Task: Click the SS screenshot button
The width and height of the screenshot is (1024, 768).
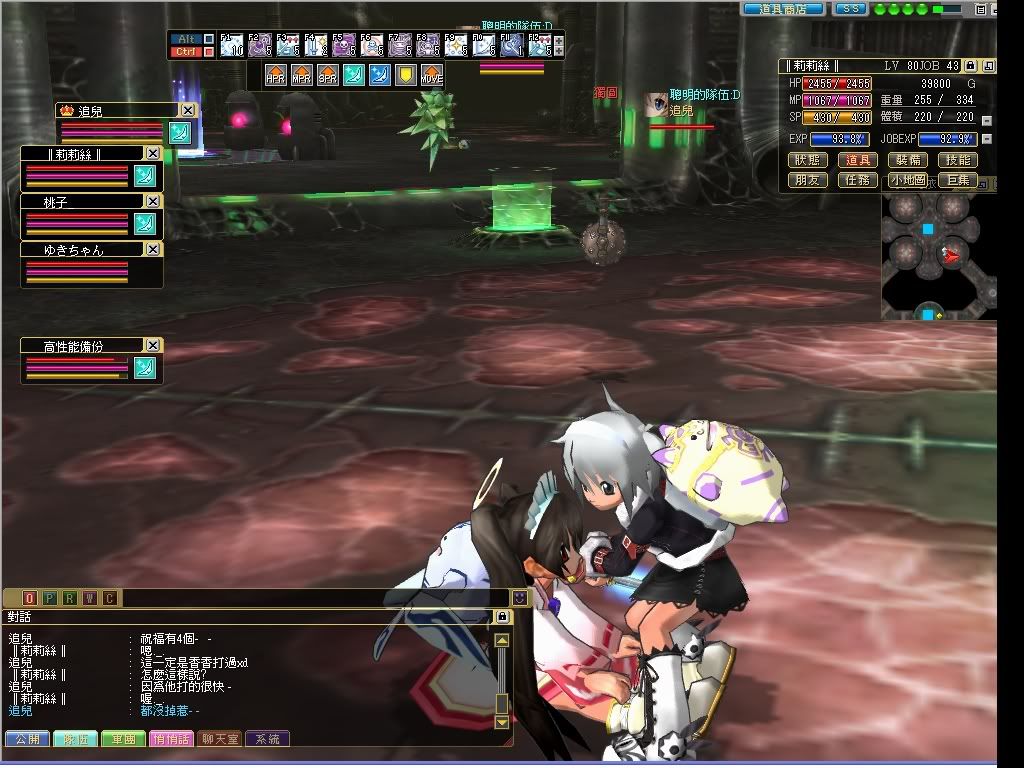Action: 850,9
